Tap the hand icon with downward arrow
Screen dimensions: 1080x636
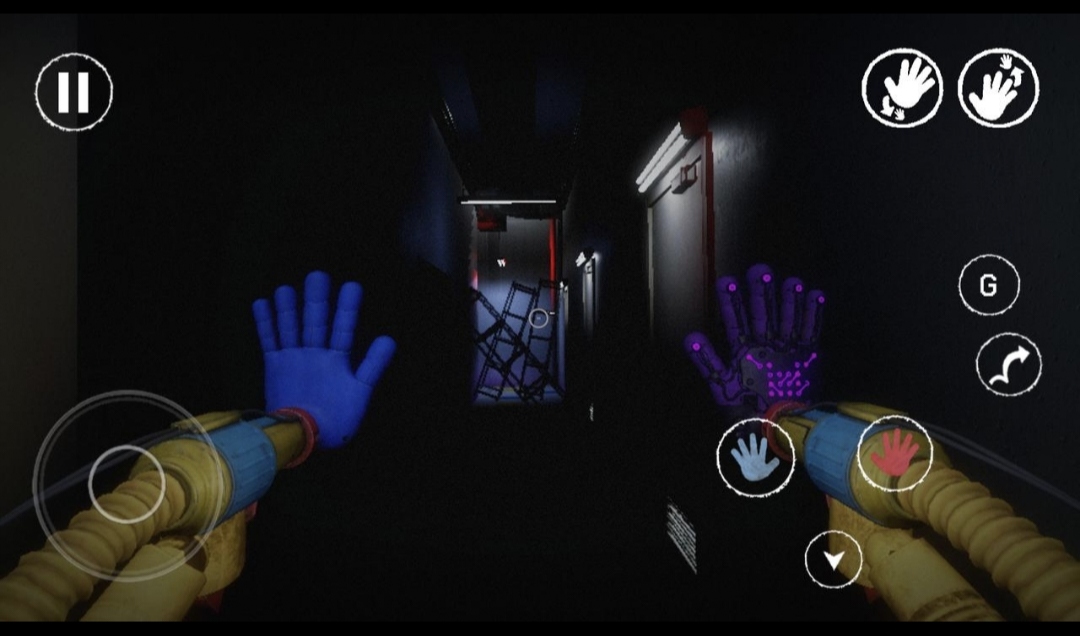pos(903,88)
